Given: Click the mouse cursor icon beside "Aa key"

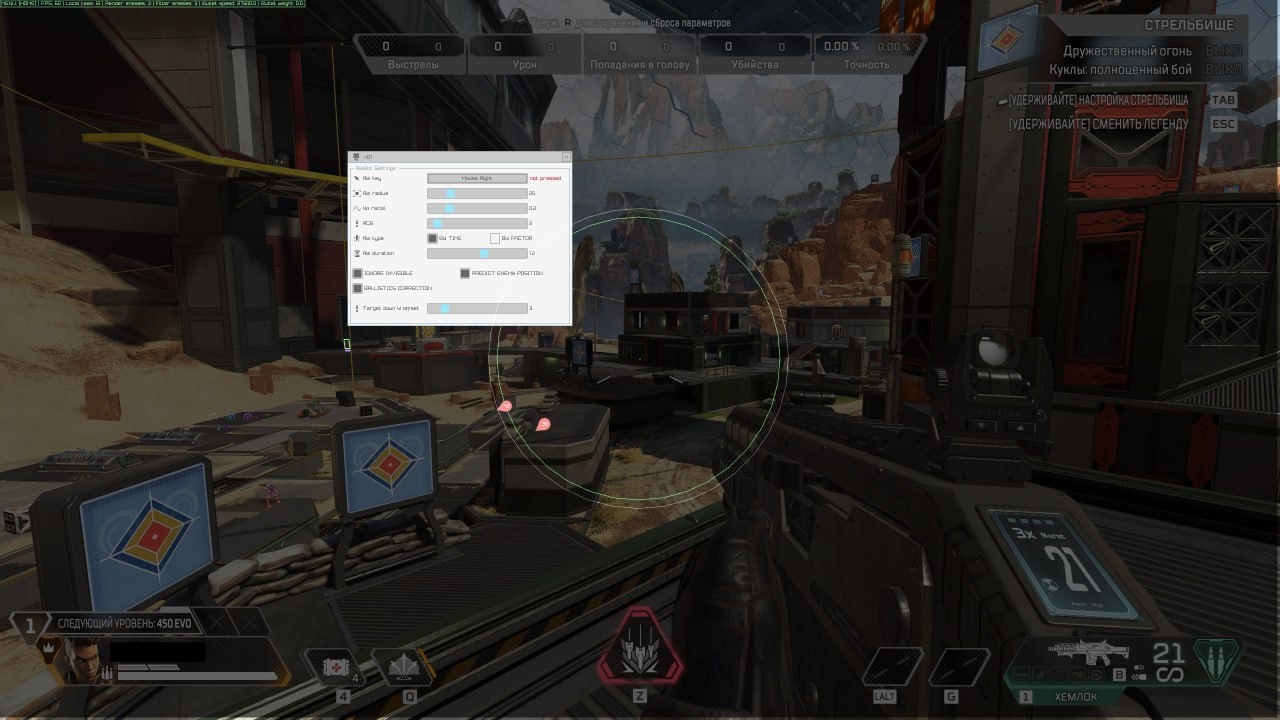Looking at the screenshot, I should click(x=356, y=178).
